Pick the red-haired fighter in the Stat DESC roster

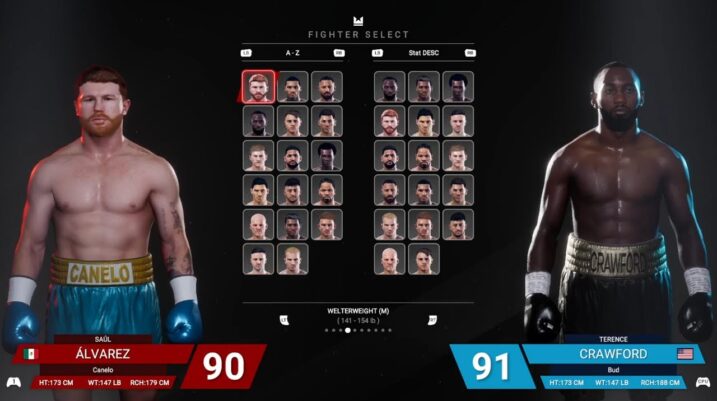click(x=389, y=121)
